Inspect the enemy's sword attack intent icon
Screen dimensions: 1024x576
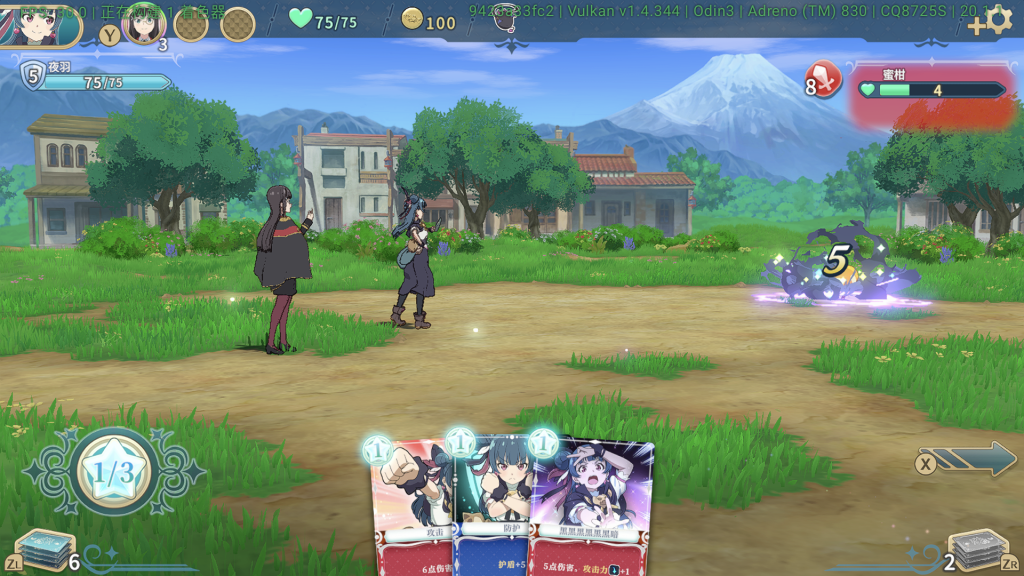pyautogui.click(x=827, y=78)
